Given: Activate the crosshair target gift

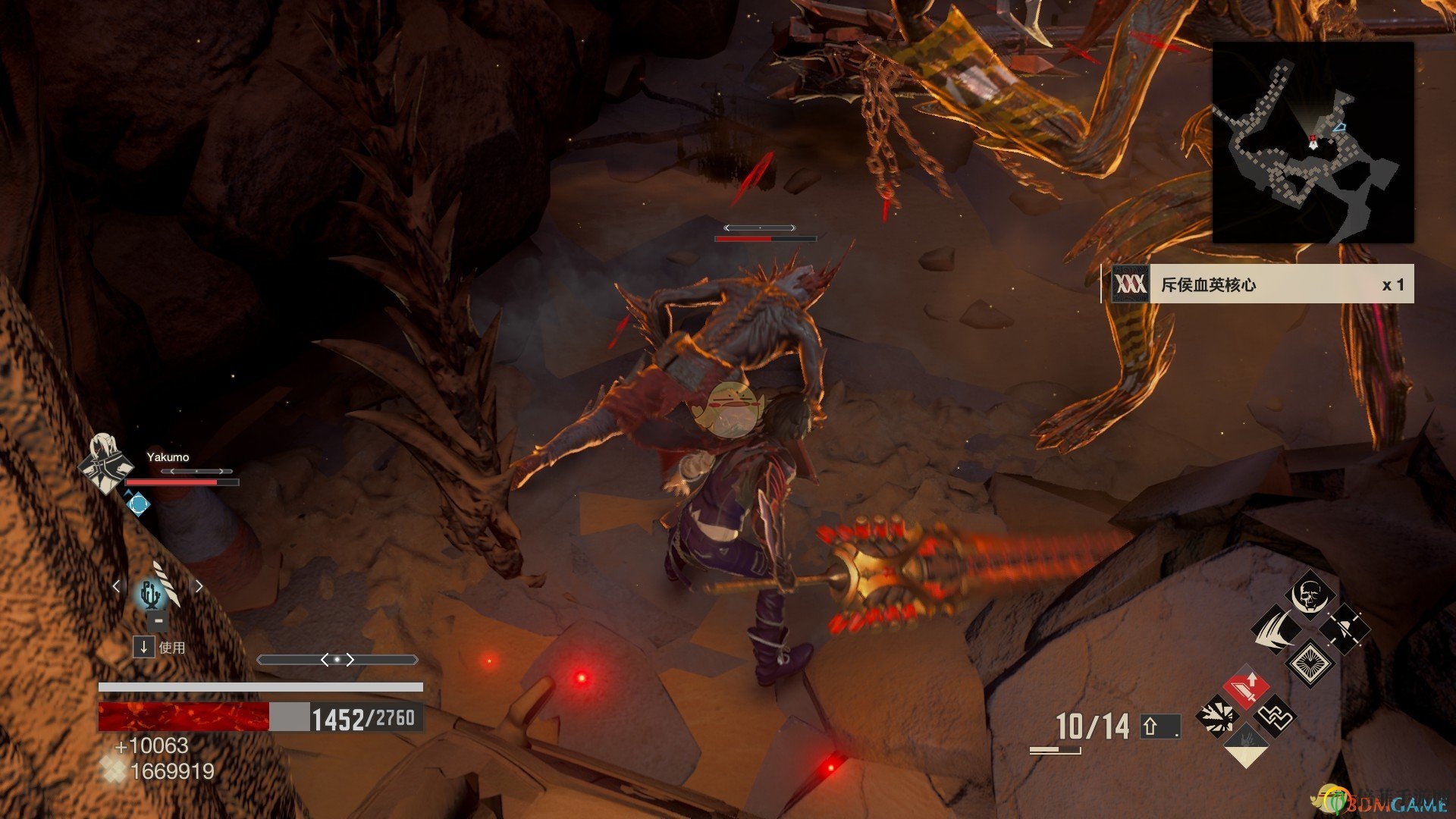Looking at the screenshot, I should coord(1345,629).
